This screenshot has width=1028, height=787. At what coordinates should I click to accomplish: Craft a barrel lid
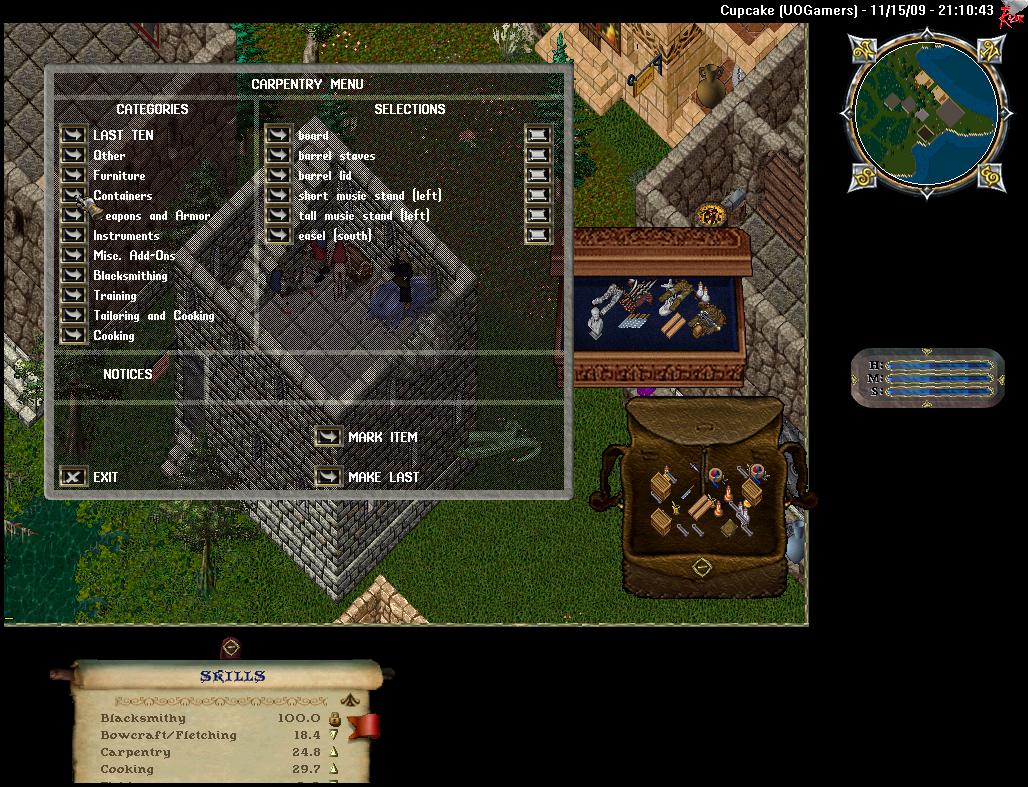(x=278, y=175)
